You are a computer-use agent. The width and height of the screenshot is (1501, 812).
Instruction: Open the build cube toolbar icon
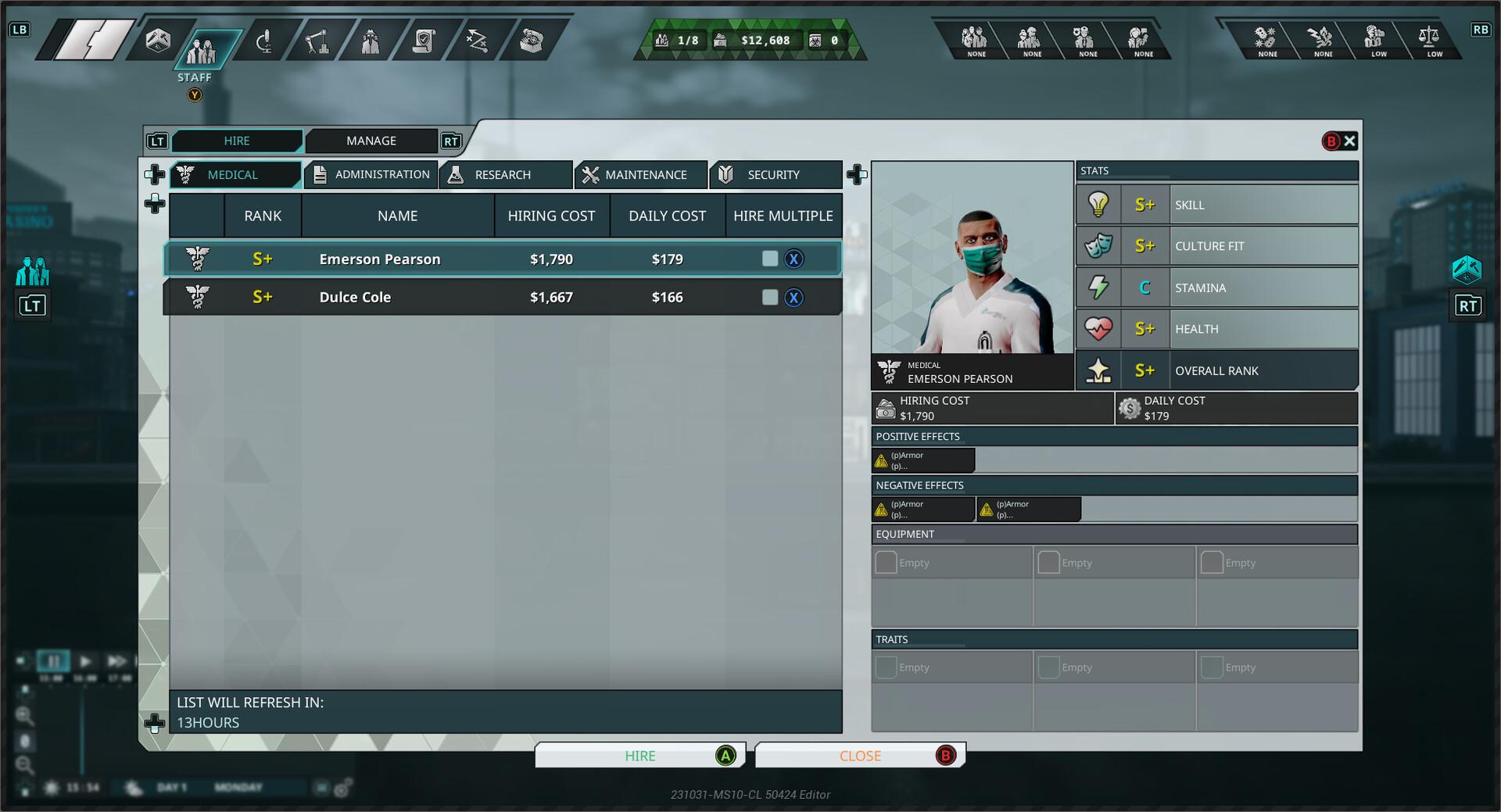click(158, 42)
